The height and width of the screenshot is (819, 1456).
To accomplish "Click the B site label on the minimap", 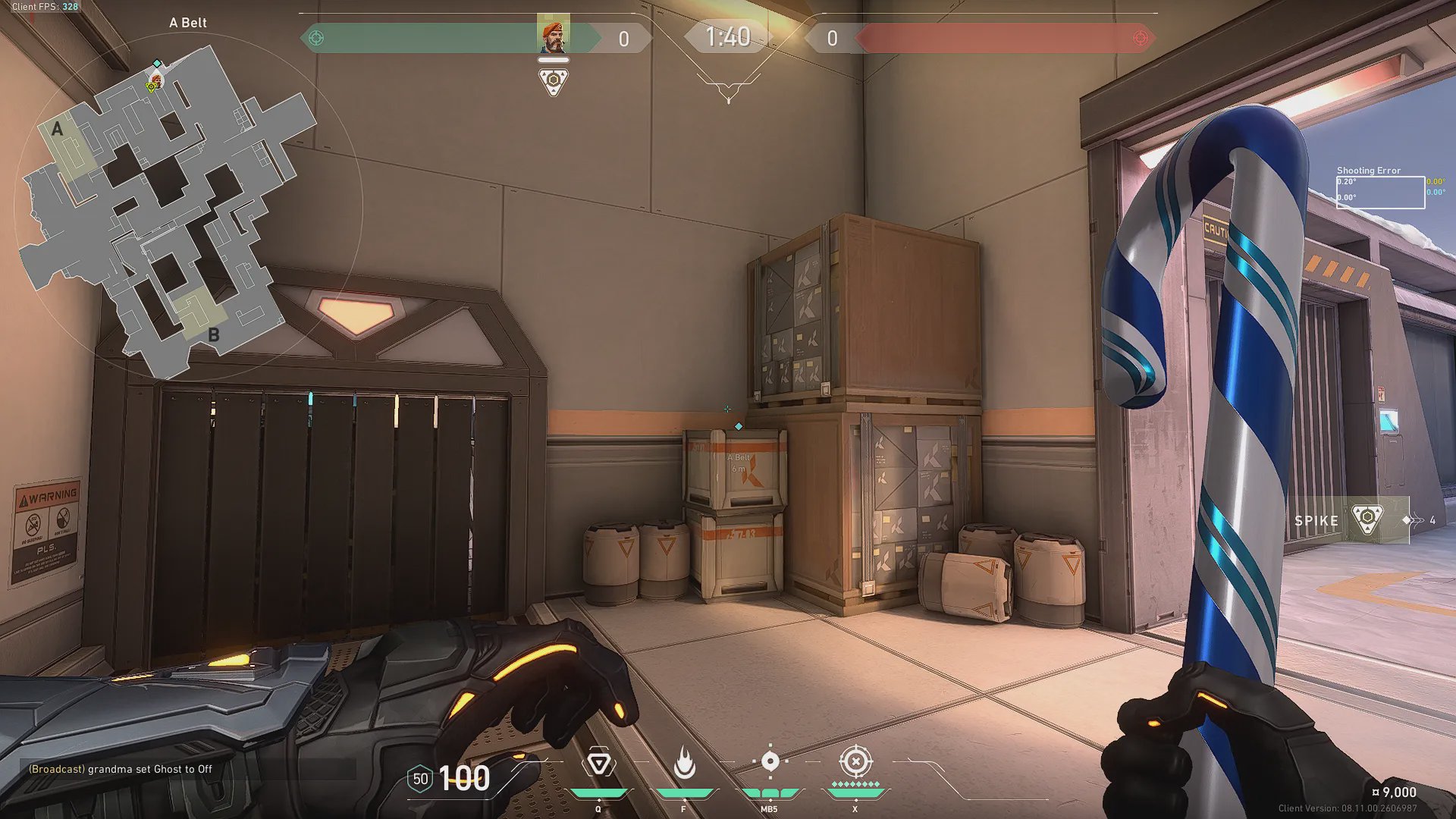I will click(214, 334).
